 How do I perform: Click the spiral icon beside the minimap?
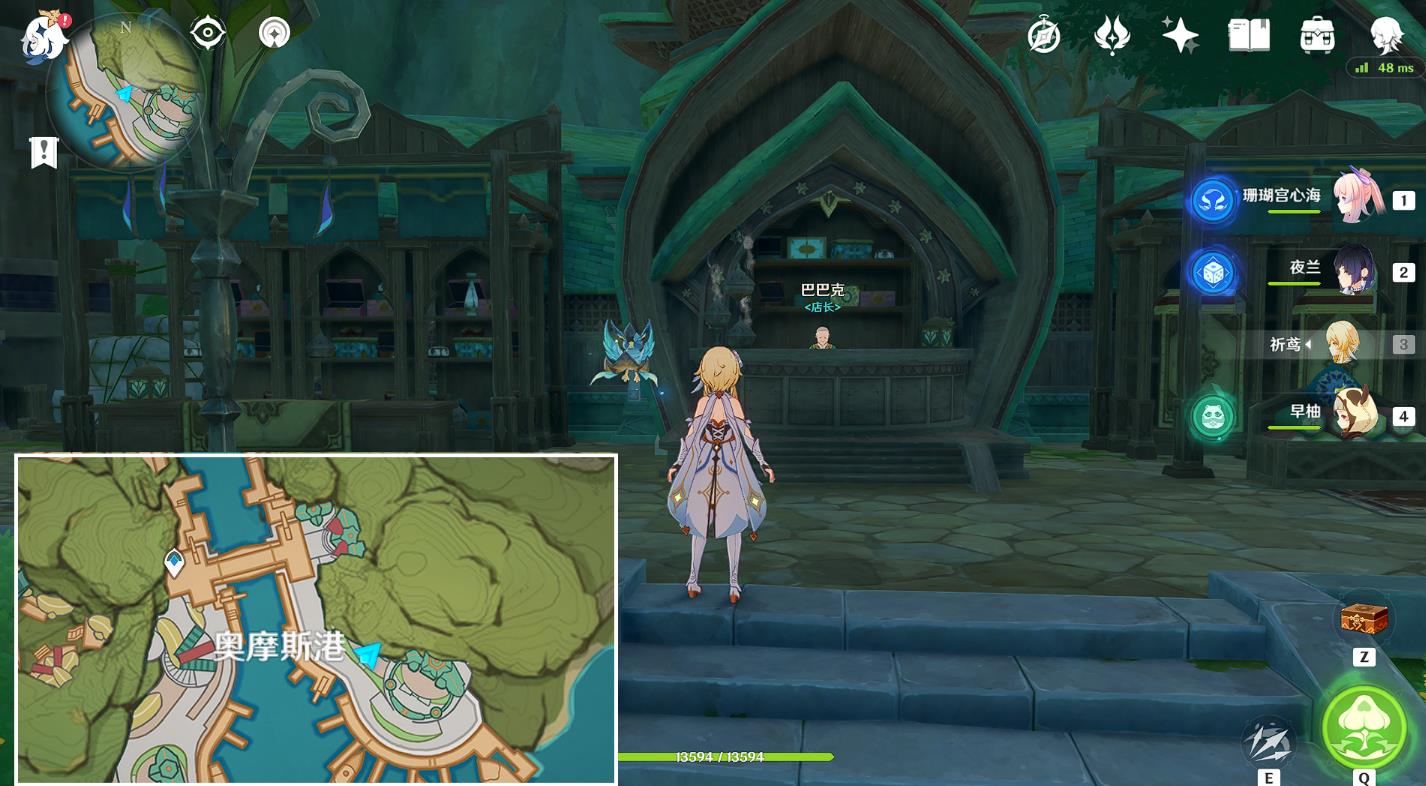[274, 33]
